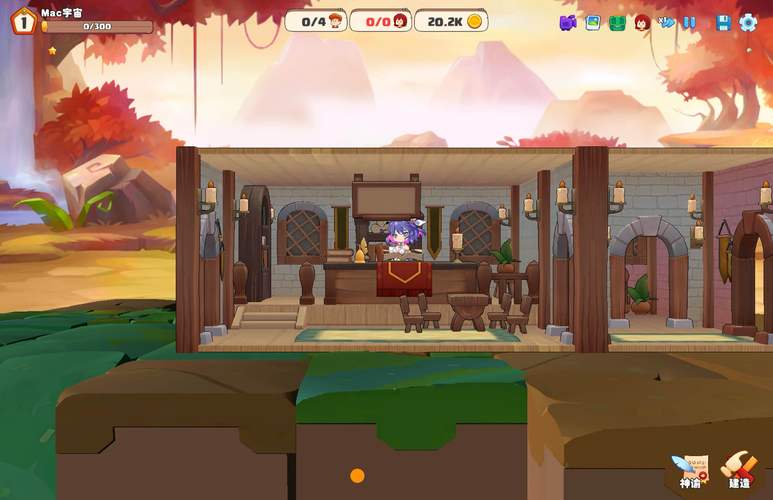Open the 建造 build menu
The height and width of the screenshot is (500, 773).
click(740, 468)
